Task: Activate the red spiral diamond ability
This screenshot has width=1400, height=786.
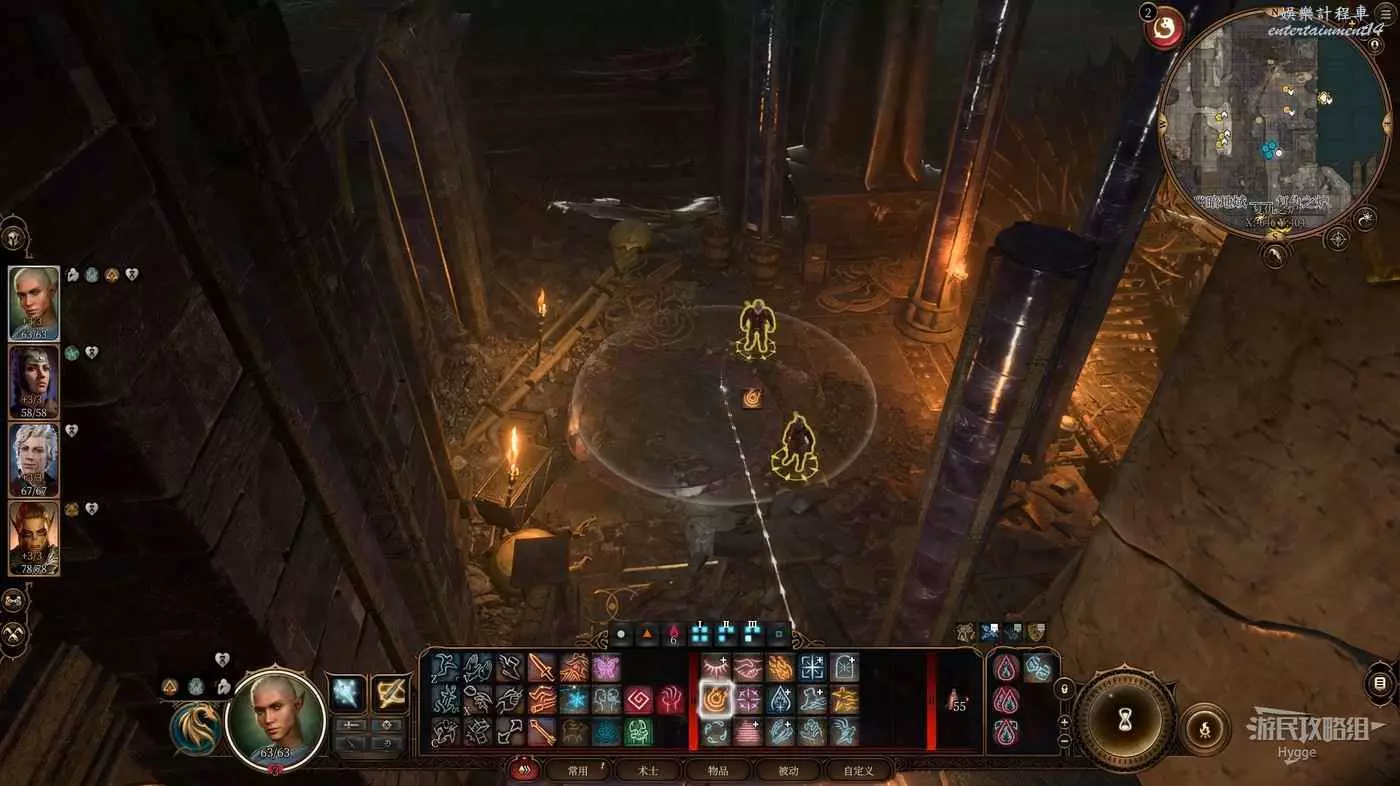Action: point(639,700)
